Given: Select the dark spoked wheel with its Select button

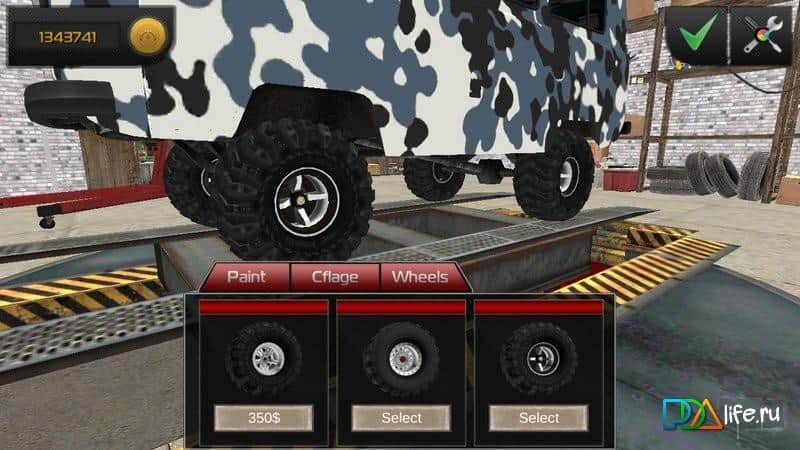Looking at the screenshot, I should tap(538, 417).
